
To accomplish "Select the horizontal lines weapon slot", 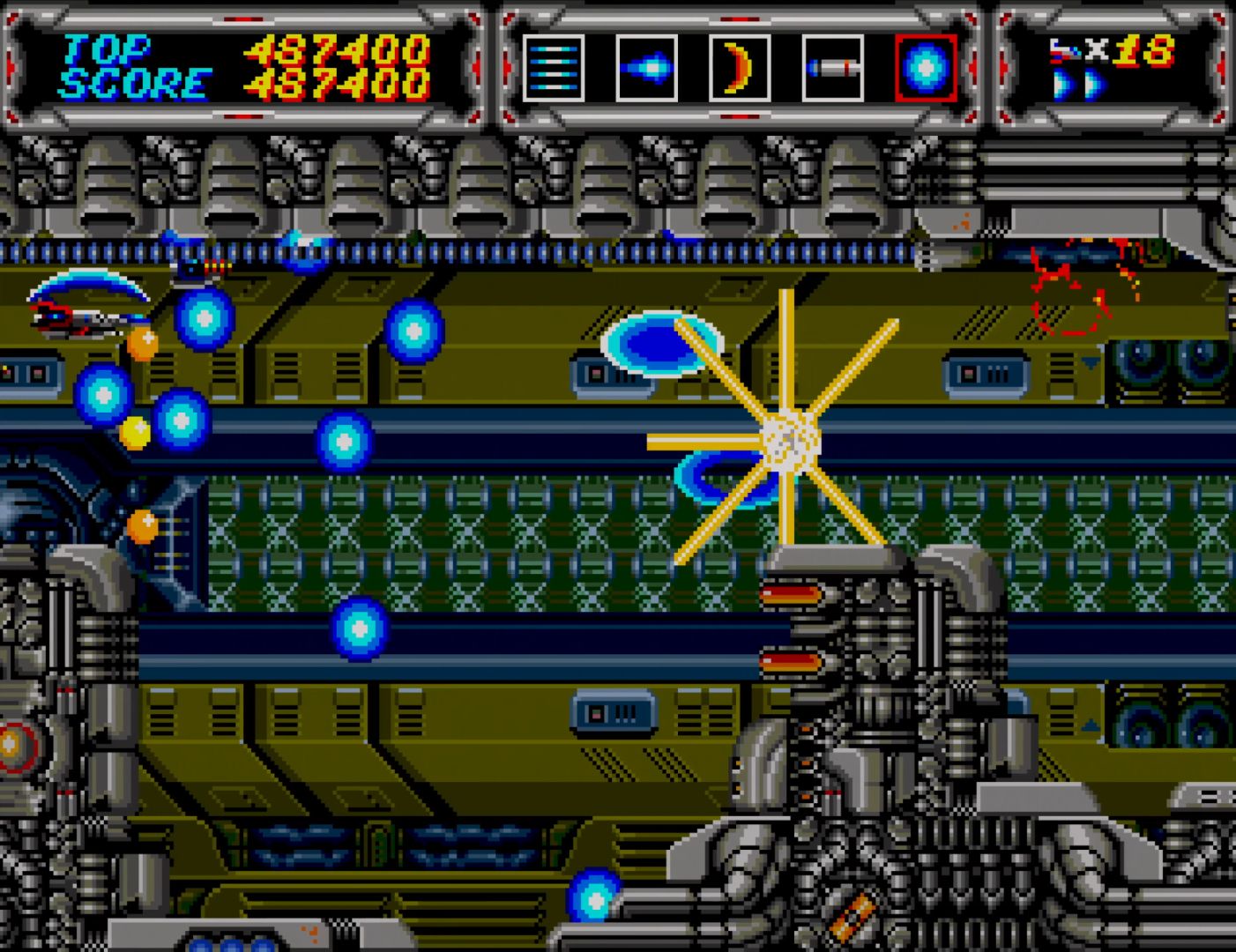I will (554, 68).
